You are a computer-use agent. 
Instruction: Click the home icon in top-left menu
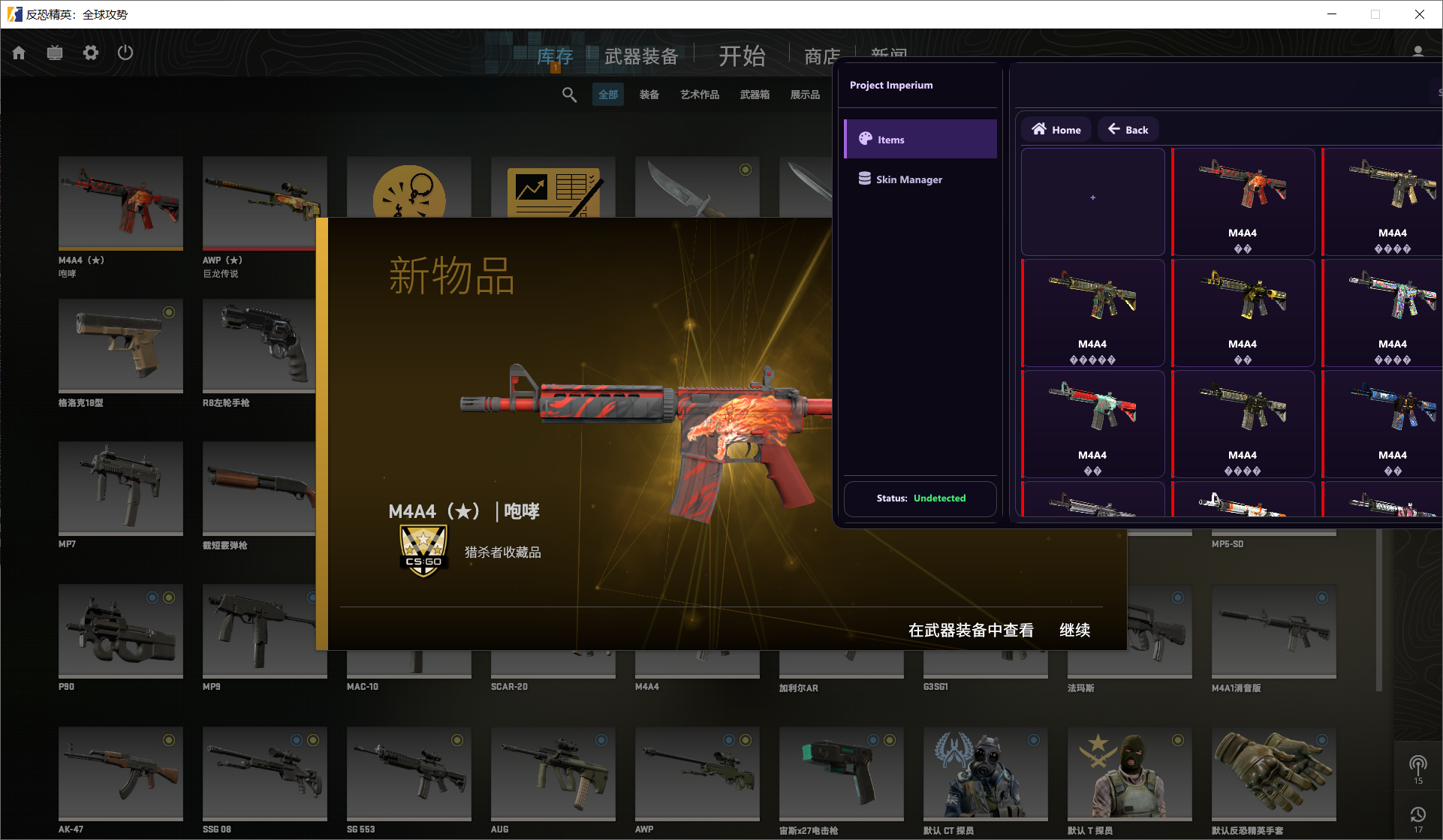pos(18,53)
